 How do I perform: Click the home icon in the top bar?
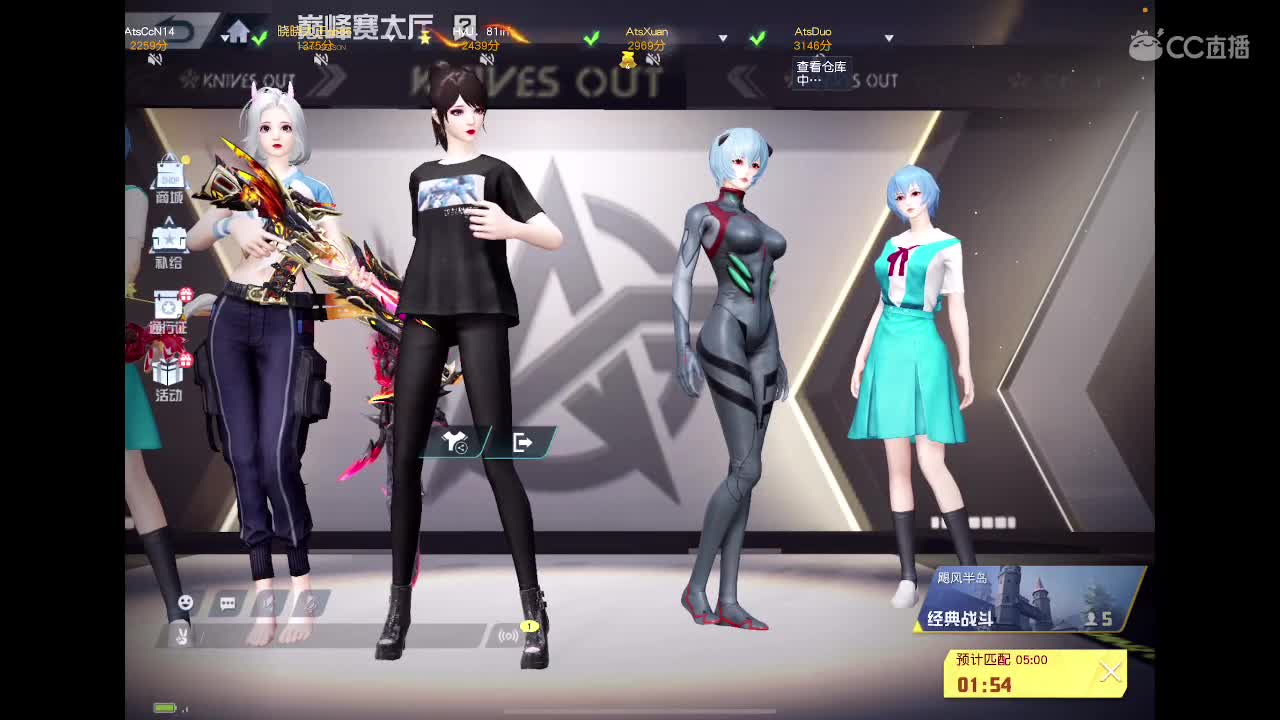[240, 33]
